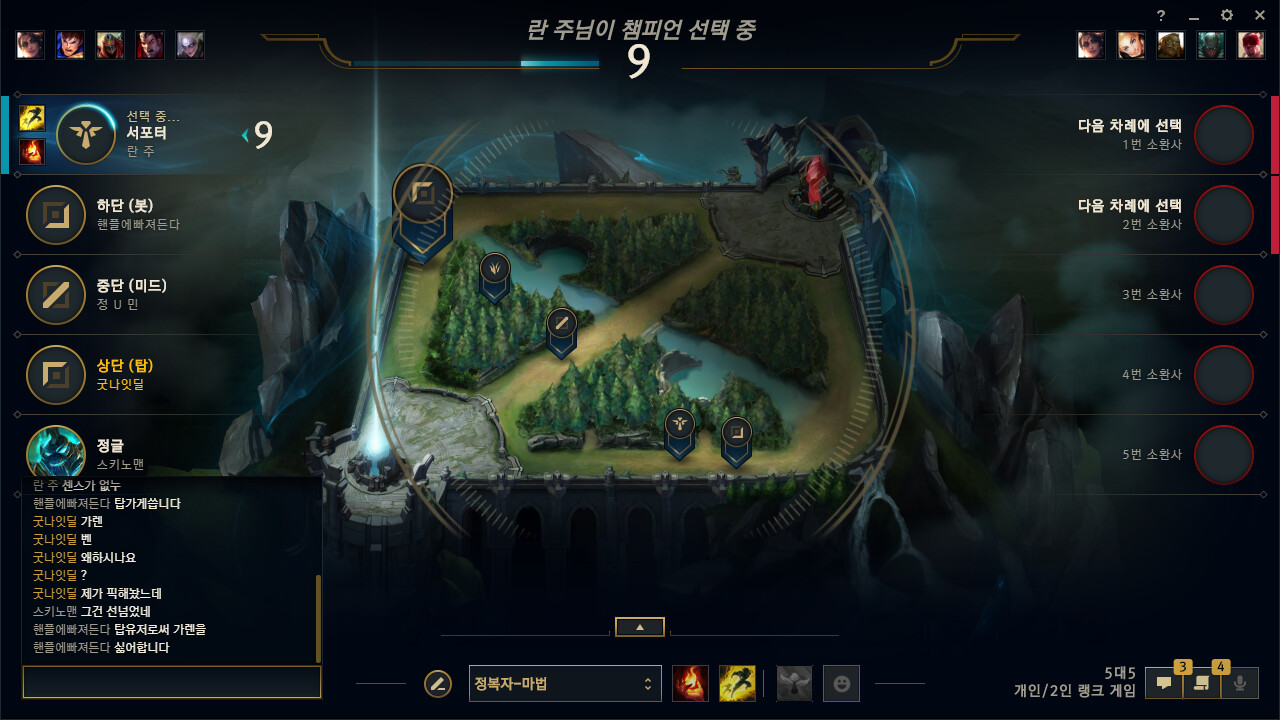
Task: Select the Ignite summoner spell icon
Action: click(x=690, y=684)
